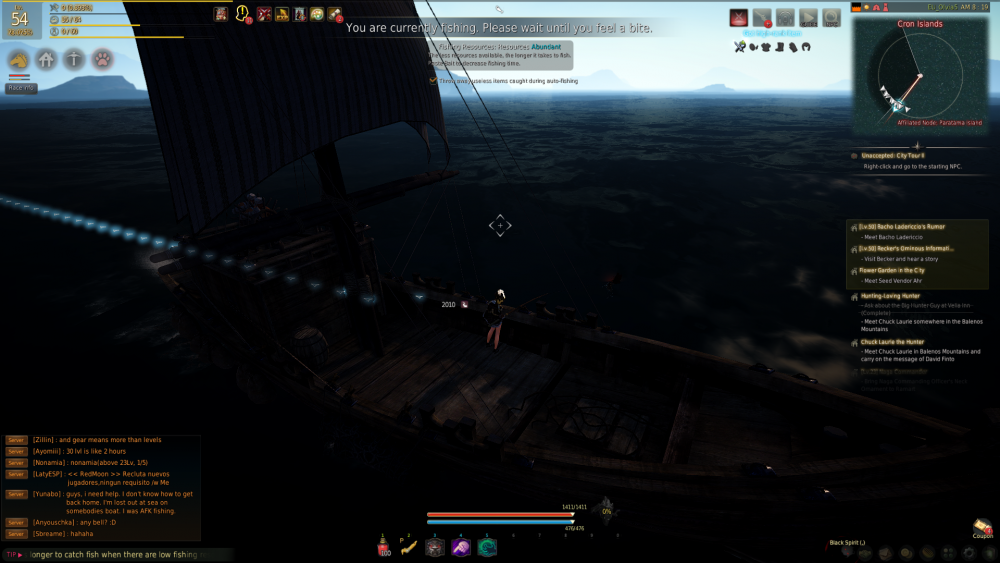
Task: Activate the purple skill hotbar icon
Action: point(461,547)
